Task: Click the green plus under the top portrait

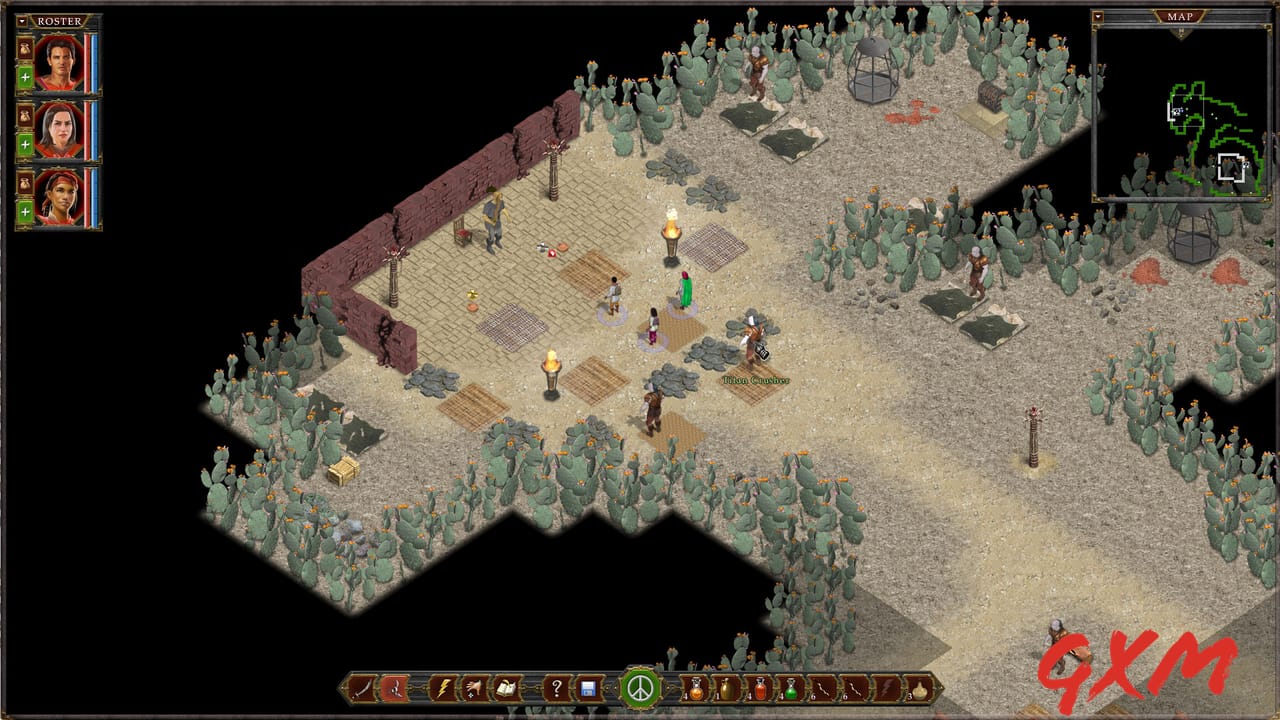Action: [24, 74]
